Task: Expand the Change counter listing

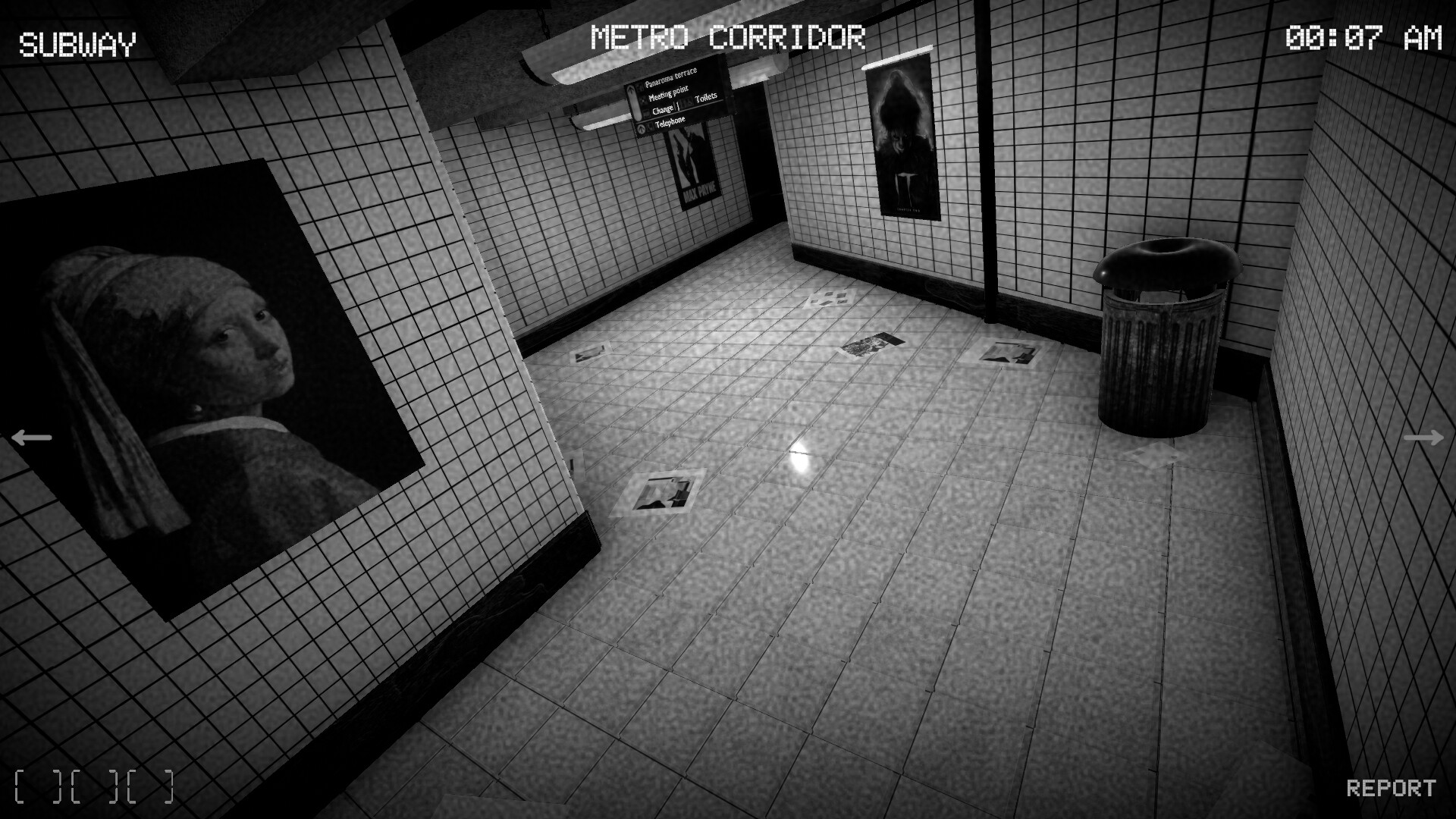Action: pyautogui.click(x=661, y=108)
